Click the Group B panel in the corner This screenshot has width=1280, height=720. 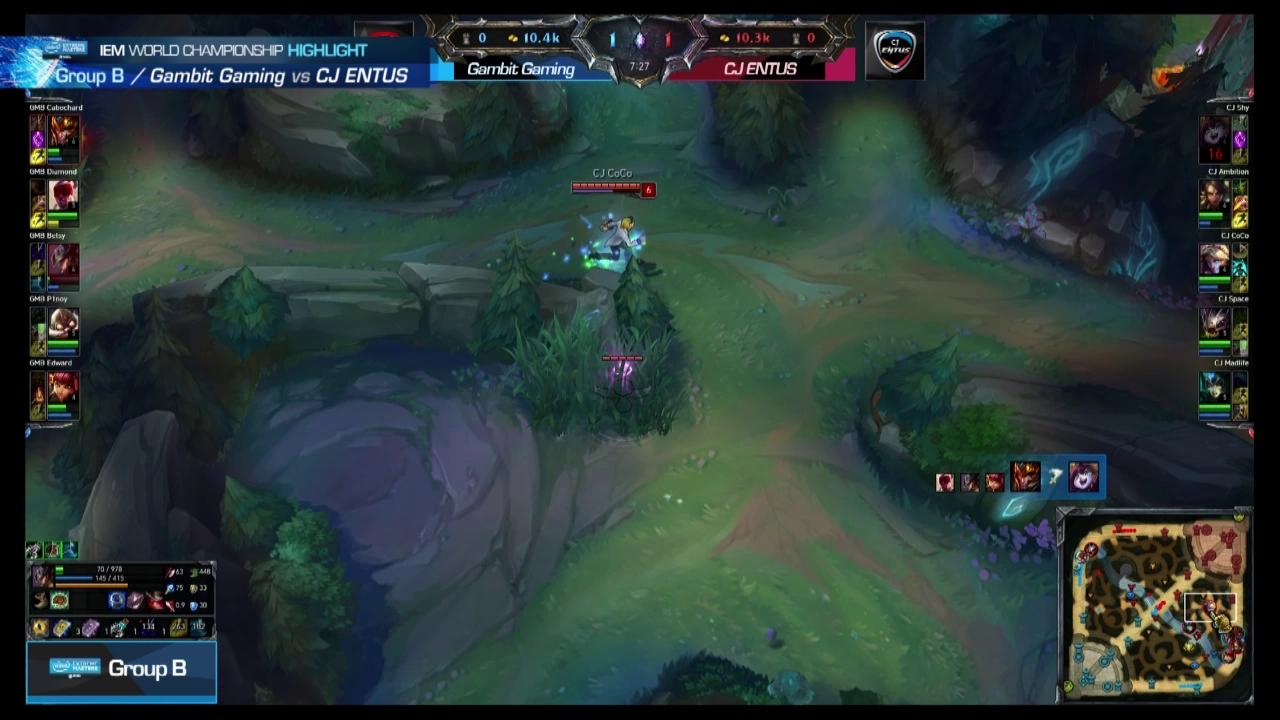pos(120,668)
